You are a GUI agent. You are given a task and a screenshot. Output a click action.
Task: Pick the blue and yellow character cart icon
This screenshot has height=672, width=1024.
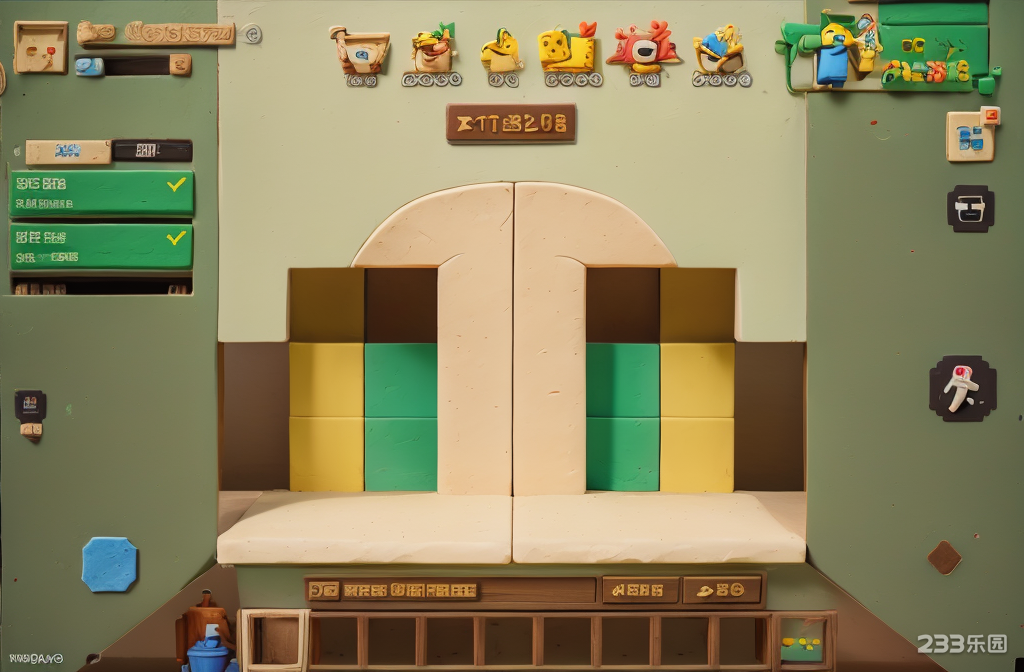pos(720,56)
